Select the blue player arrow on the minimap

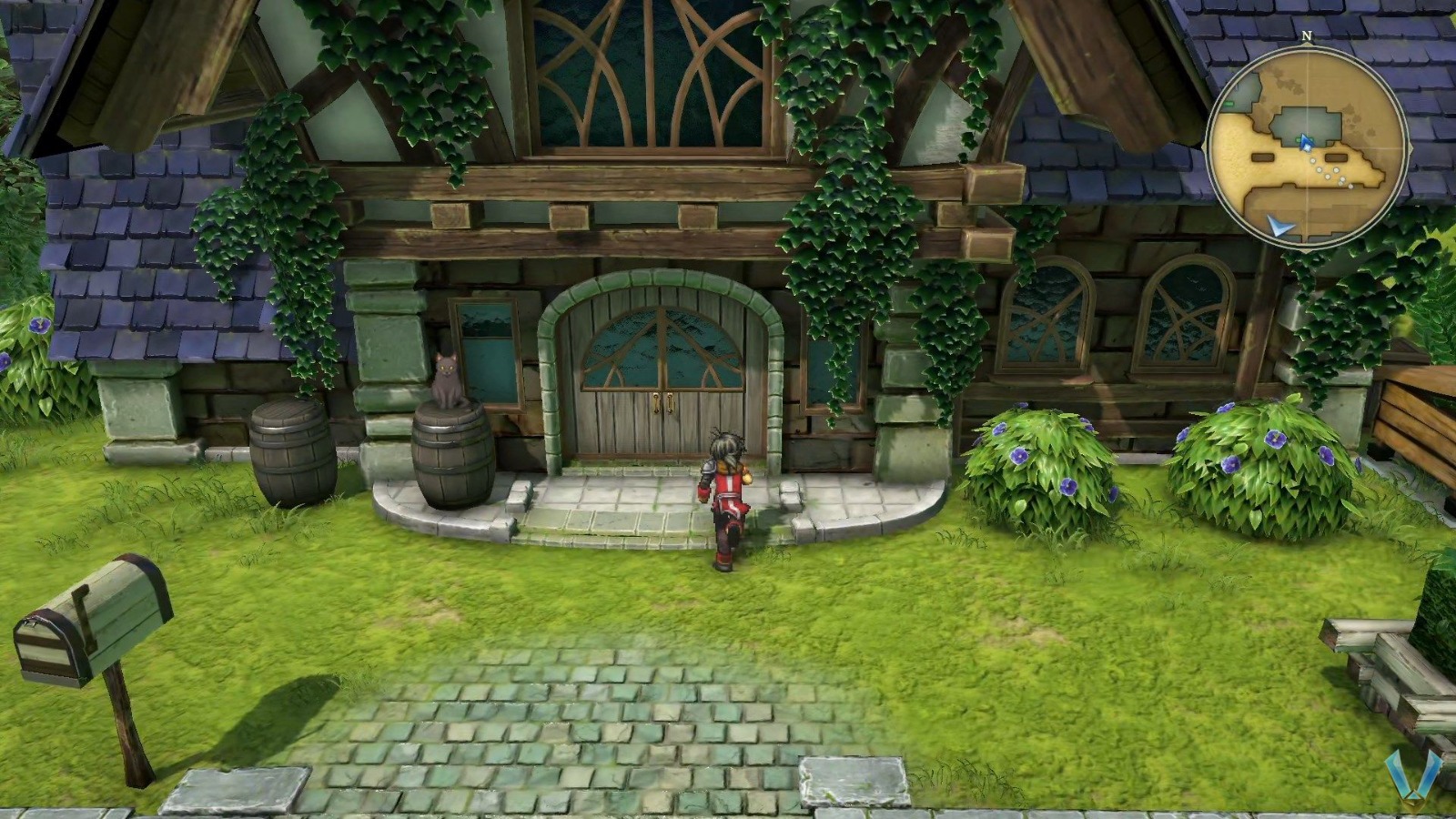[1305, 142]
